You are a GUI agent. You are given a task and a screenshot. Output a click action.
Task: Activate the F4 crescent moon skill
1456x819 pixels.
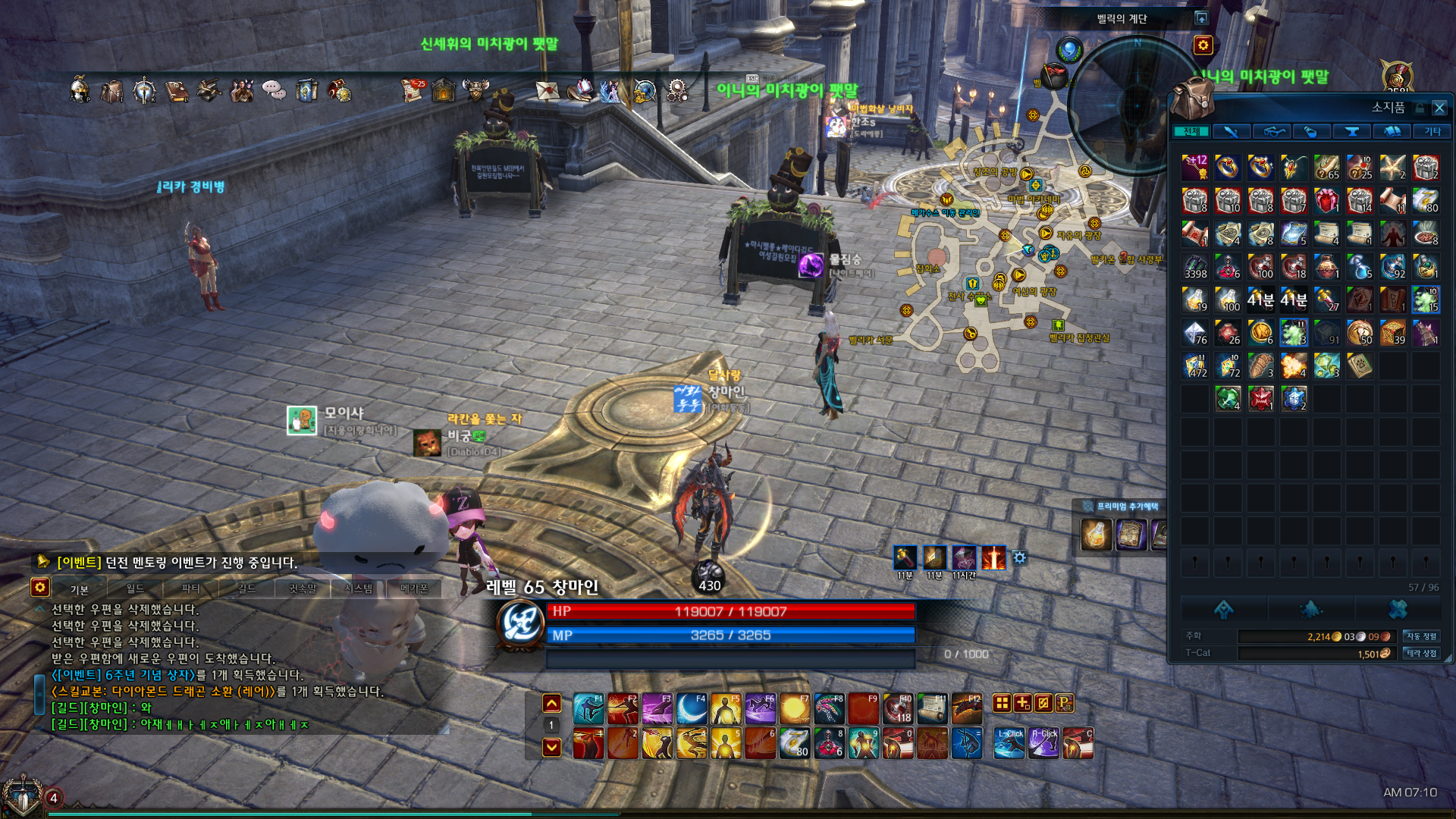691,709
